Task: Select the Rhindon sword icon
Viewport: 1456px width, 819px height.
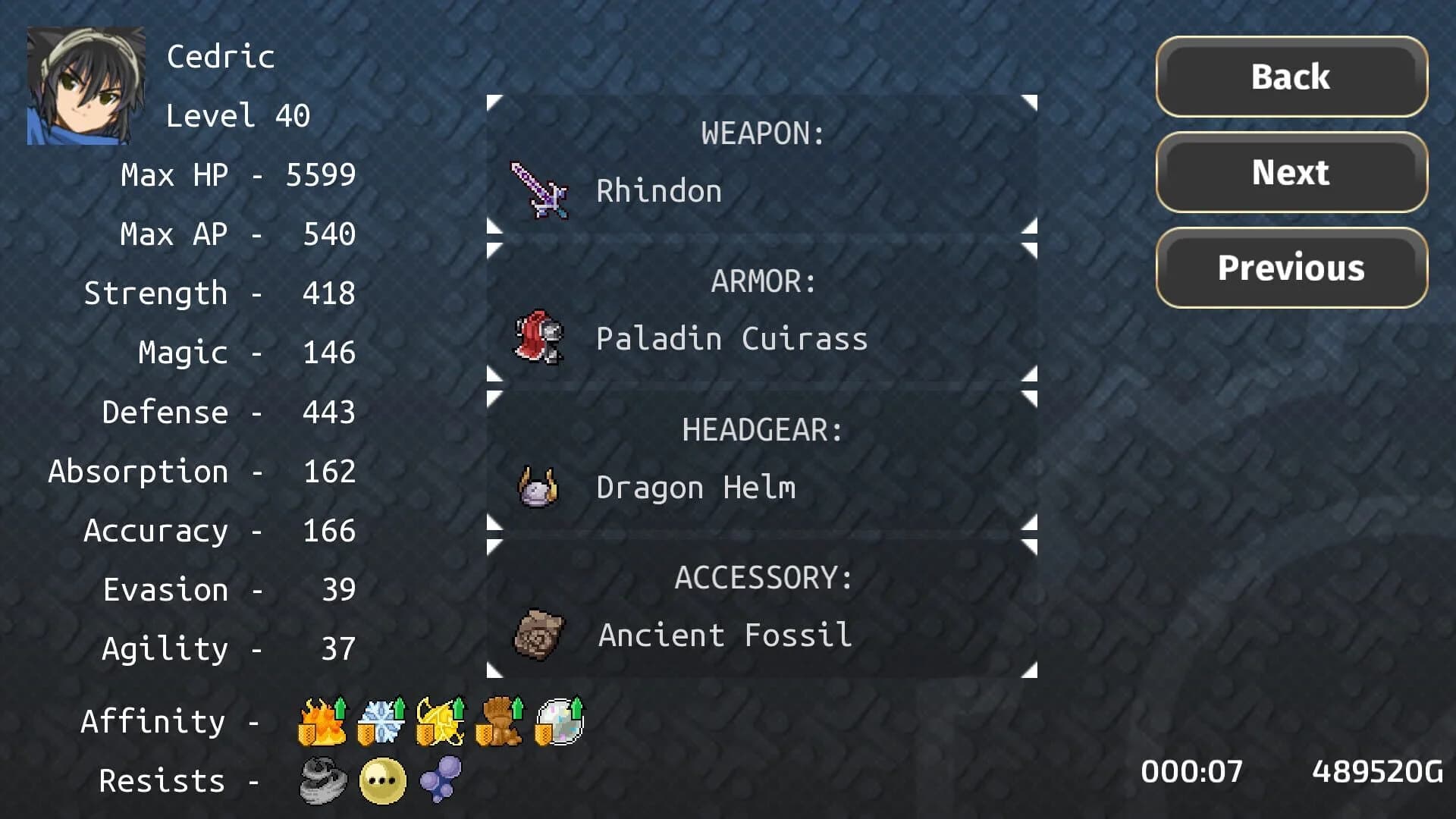Action: pyautogui.click(x=541, y=189)
